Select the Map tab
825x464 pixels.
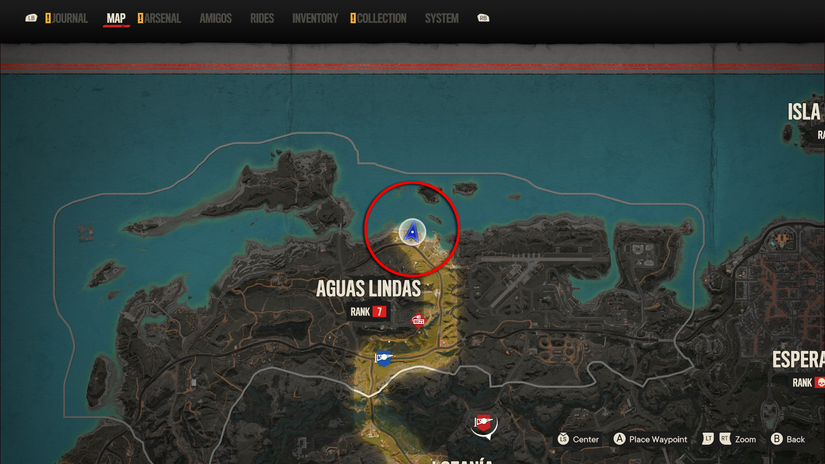pos(116,18)
